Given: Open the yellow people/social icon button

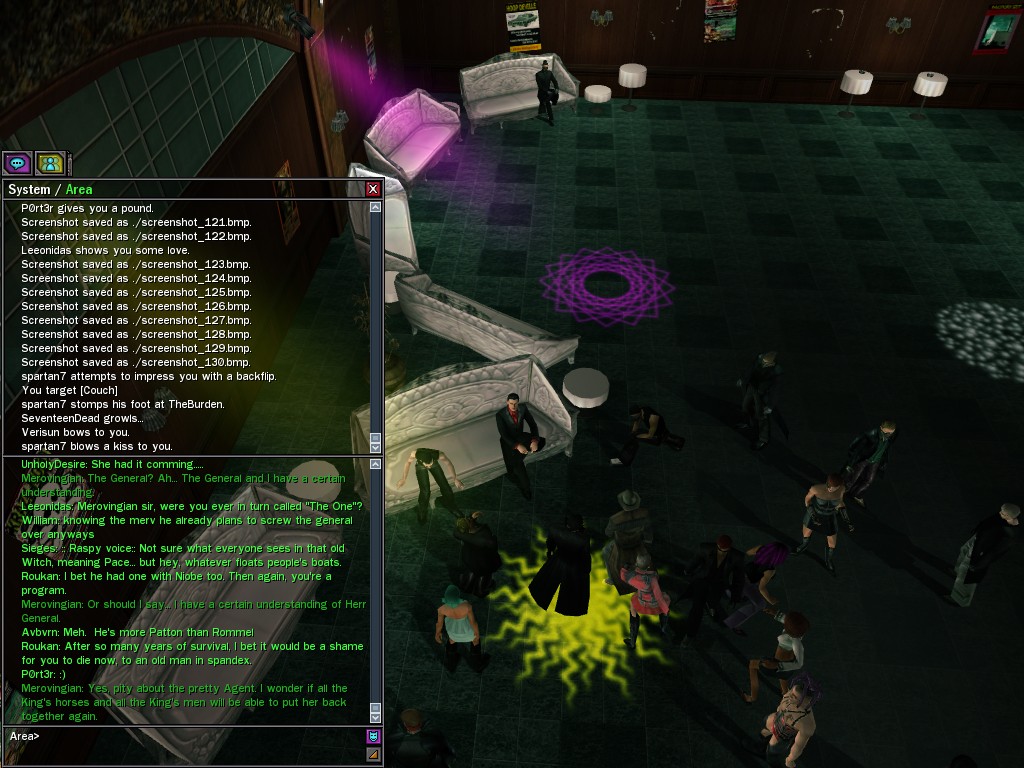Looking at the screenshot, I should (x=49, y=163).
